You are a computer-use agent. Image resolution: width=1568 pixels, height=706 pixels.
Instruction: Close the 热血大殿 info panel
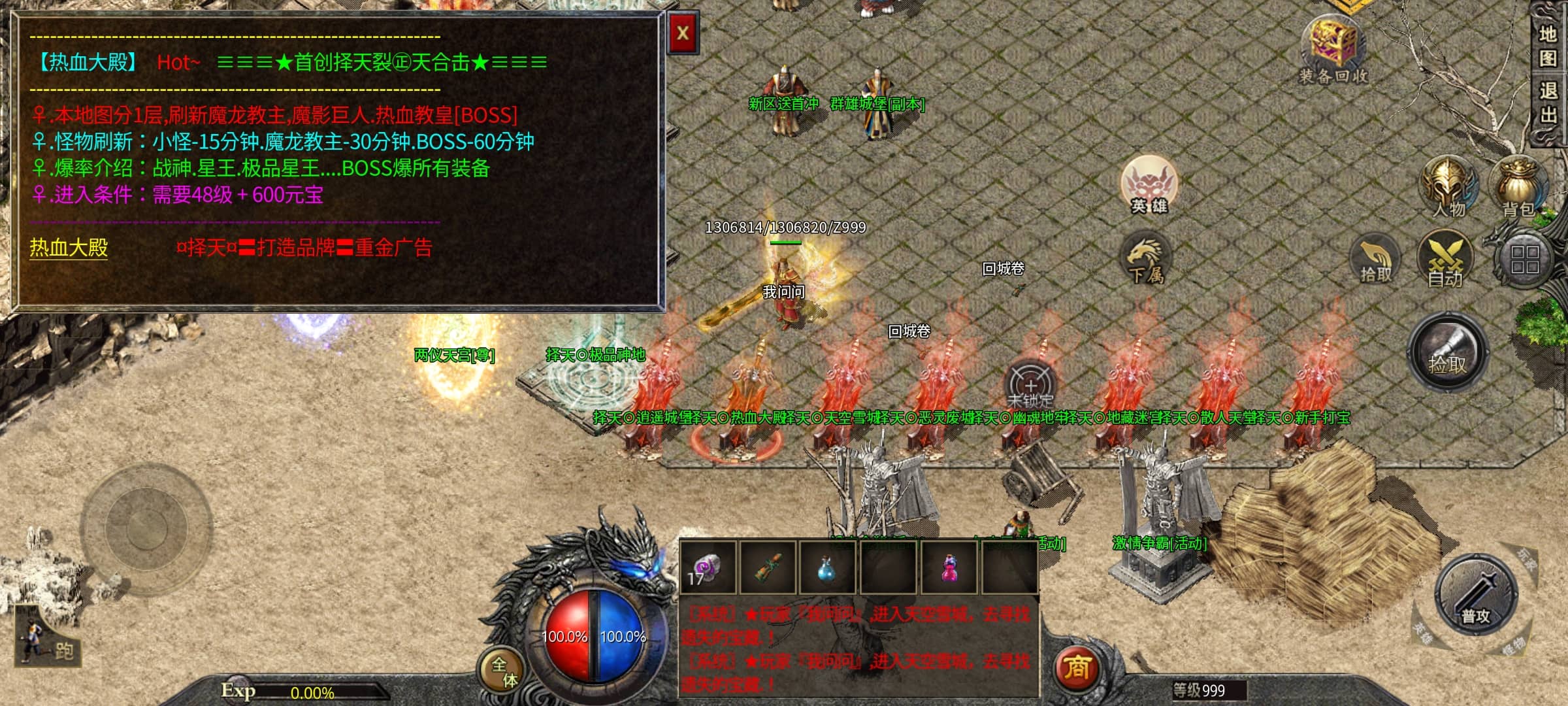[x=683, y=33]
